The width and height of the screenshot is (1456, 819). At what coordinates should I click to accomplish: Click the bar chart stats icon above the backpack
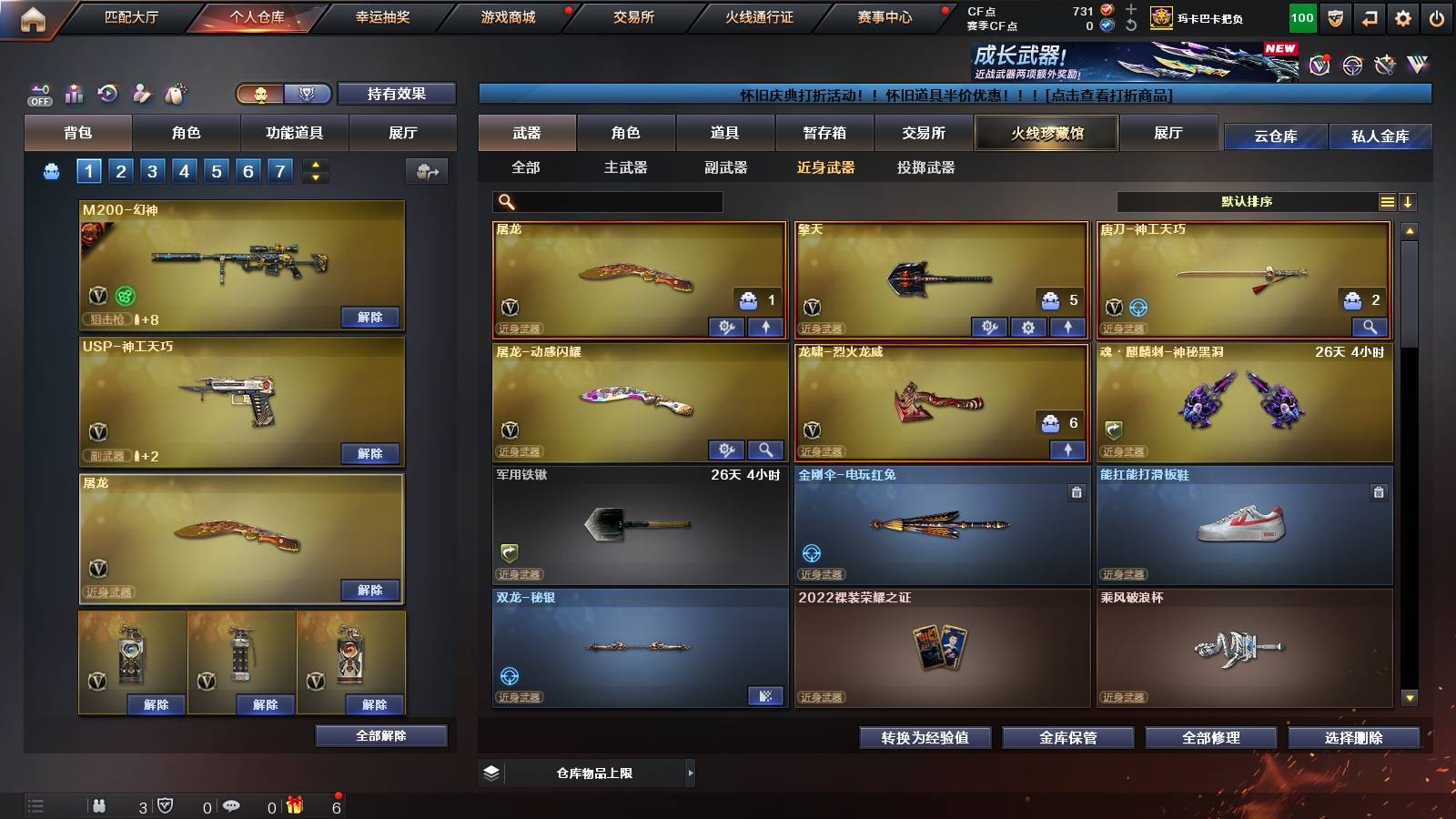coord(73,94)
